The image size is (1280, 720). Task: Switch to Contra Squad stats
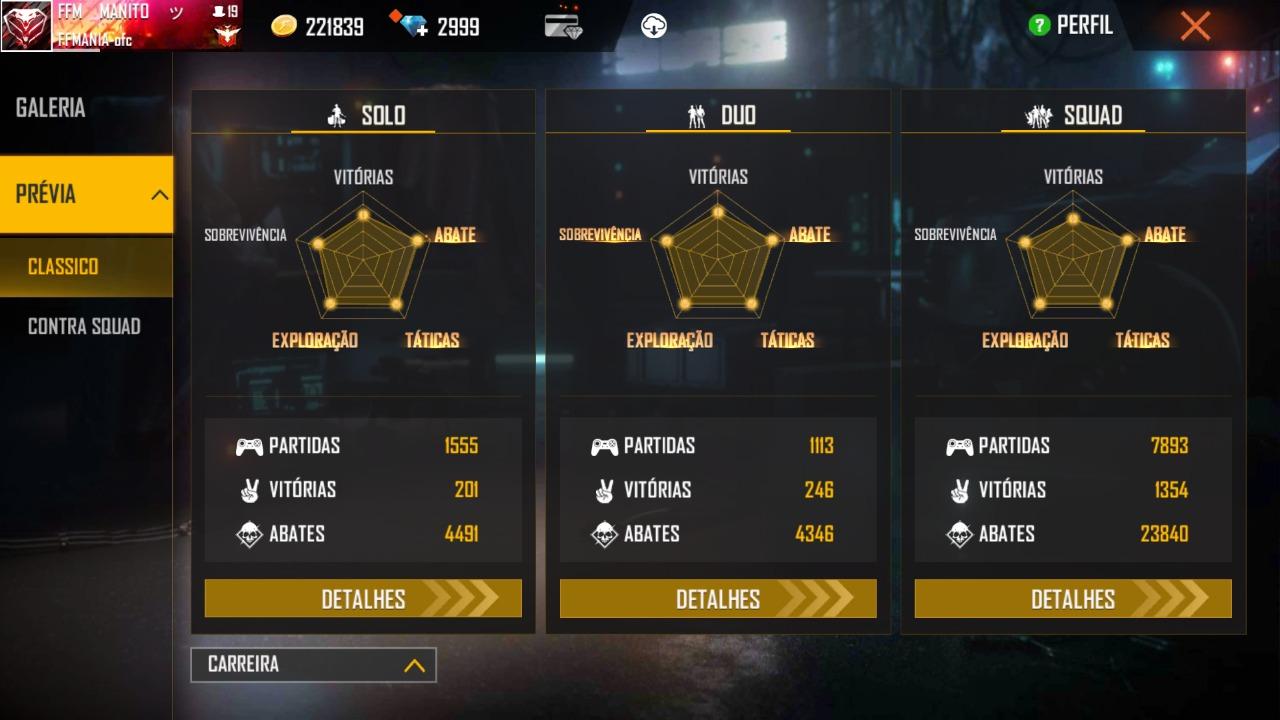click(84, 326)
